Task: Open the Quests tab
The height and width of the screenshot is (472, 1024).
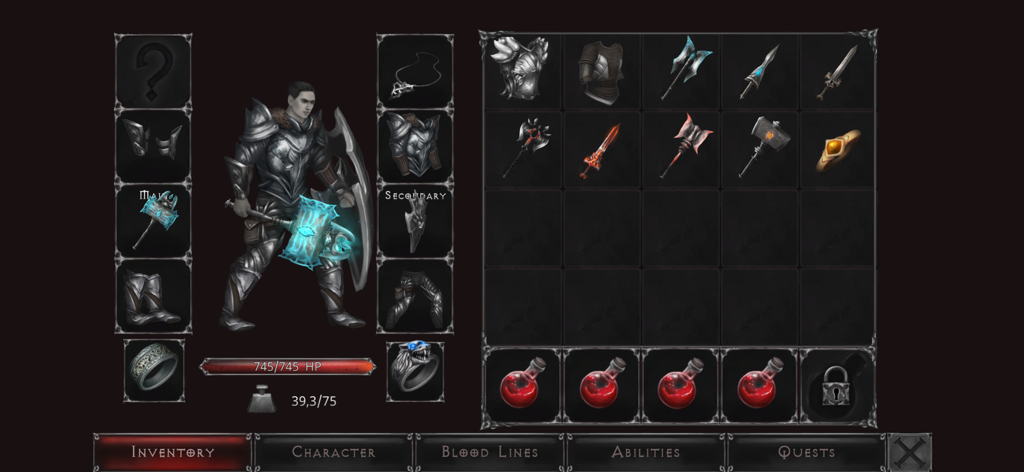Action: (806, 452)
